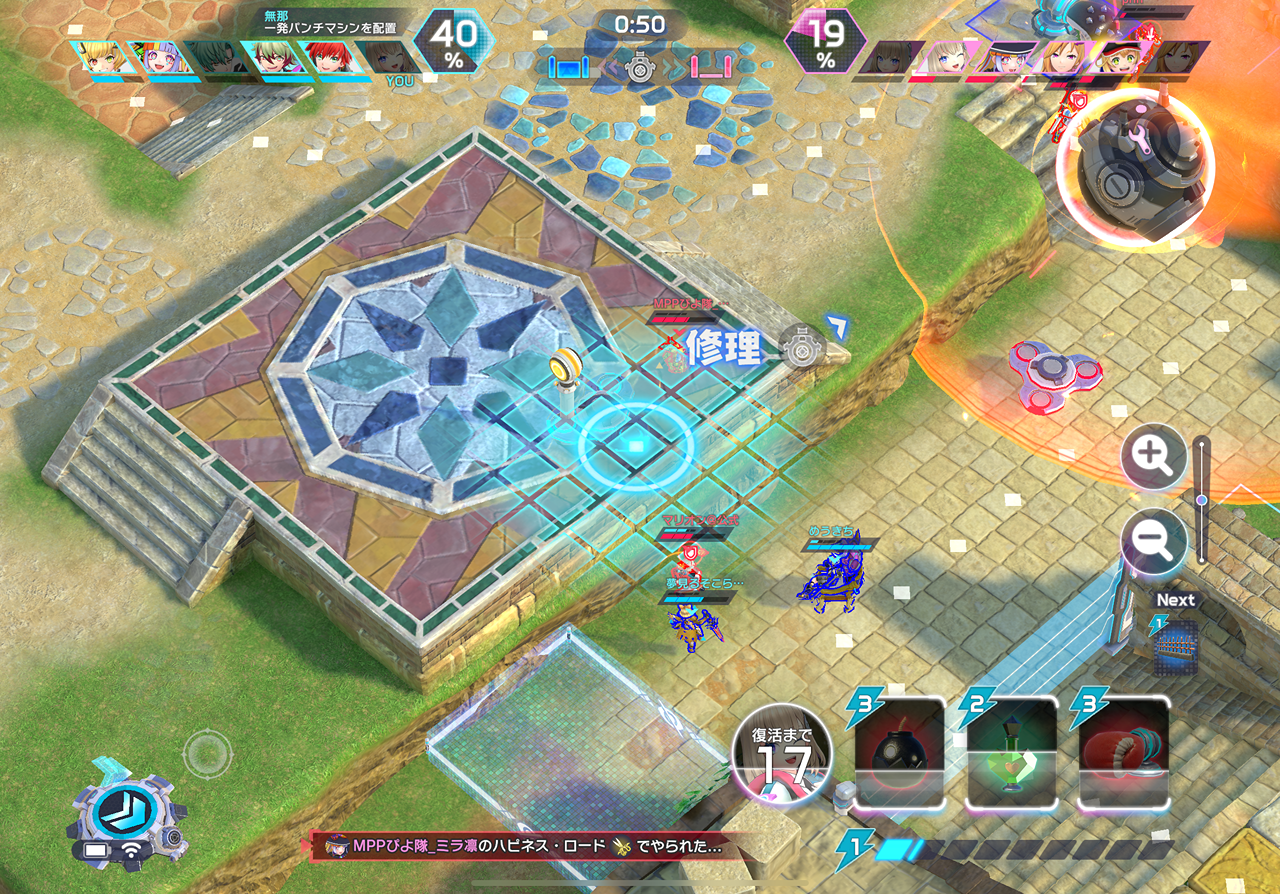Zoom in with the plus magnifier button
Image resolution: width=1280 pixels, height=894 pixels.
(1153, 457)
